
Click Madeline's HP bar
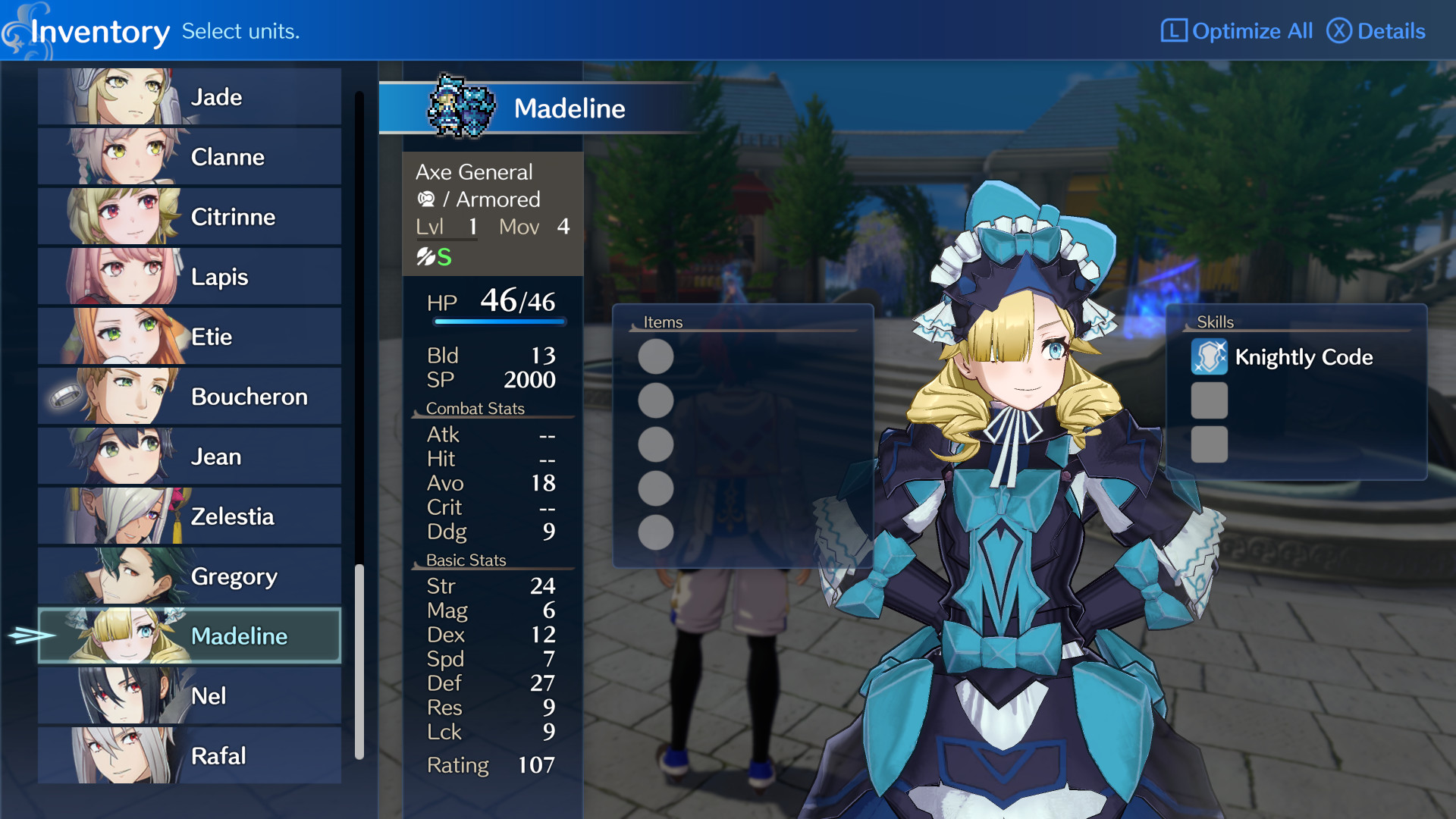[497, 322]
